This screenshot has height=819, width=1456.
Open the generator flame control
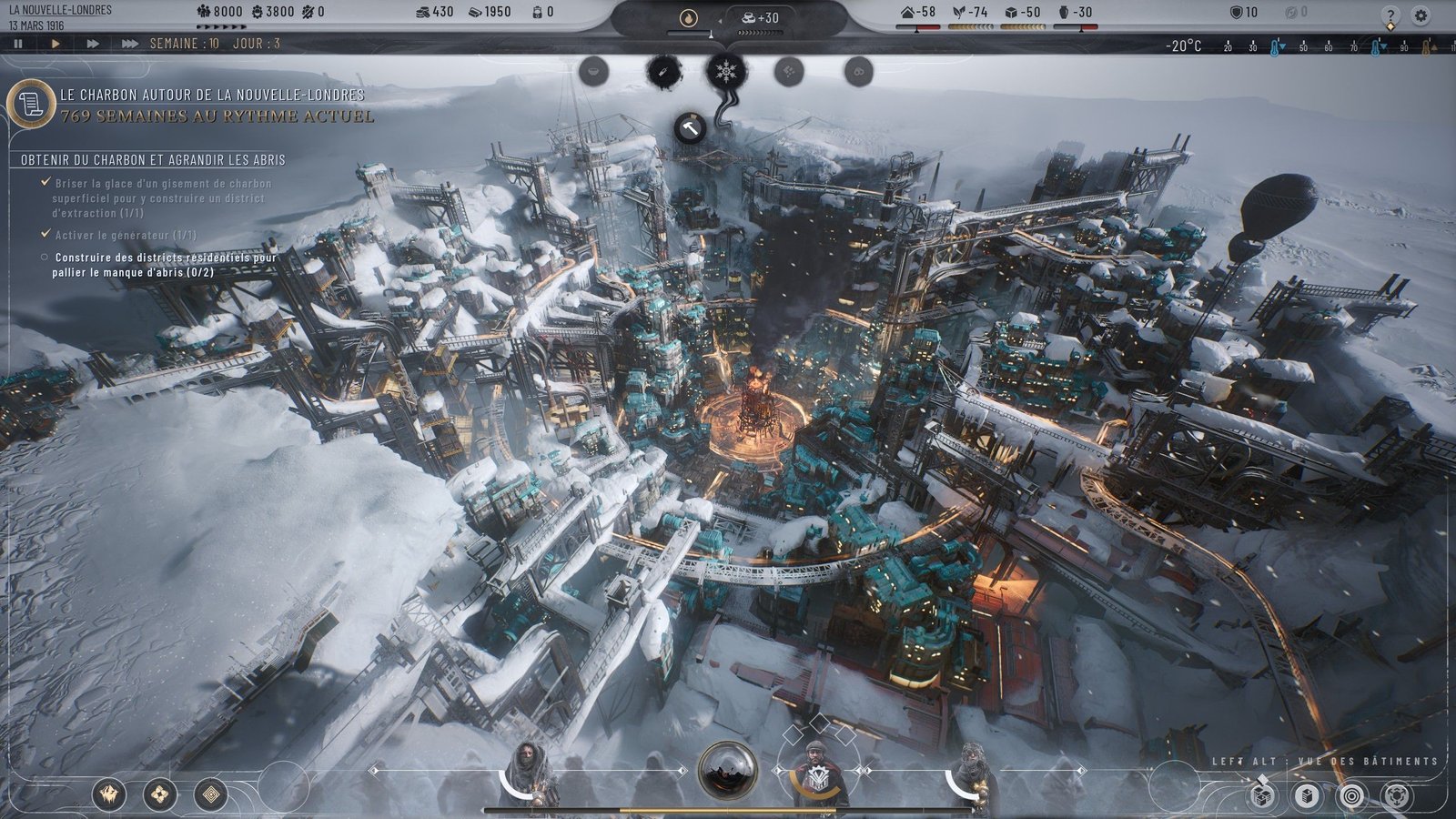coord(687,17)
